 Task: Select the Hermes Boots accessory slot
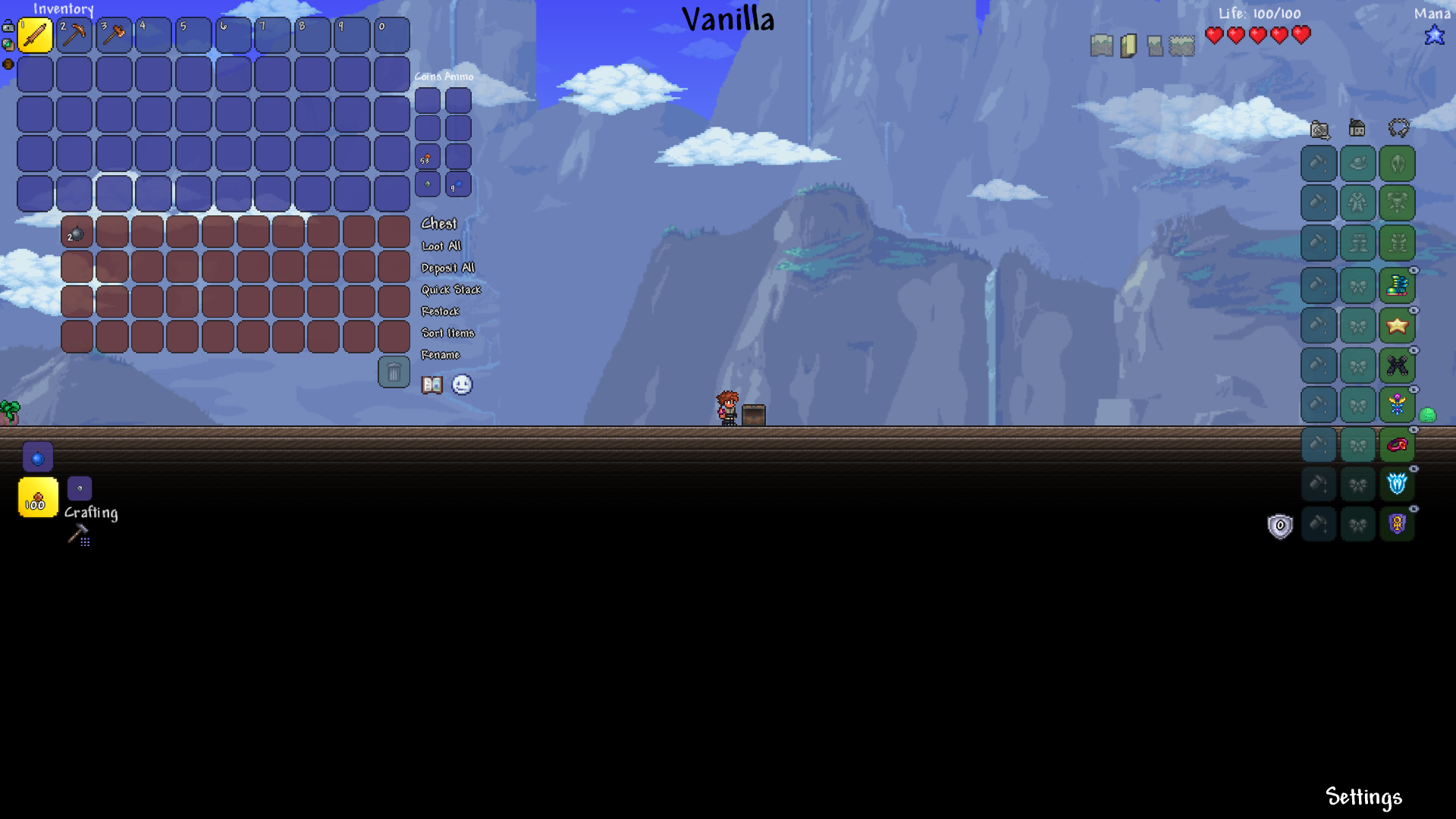1398,284
